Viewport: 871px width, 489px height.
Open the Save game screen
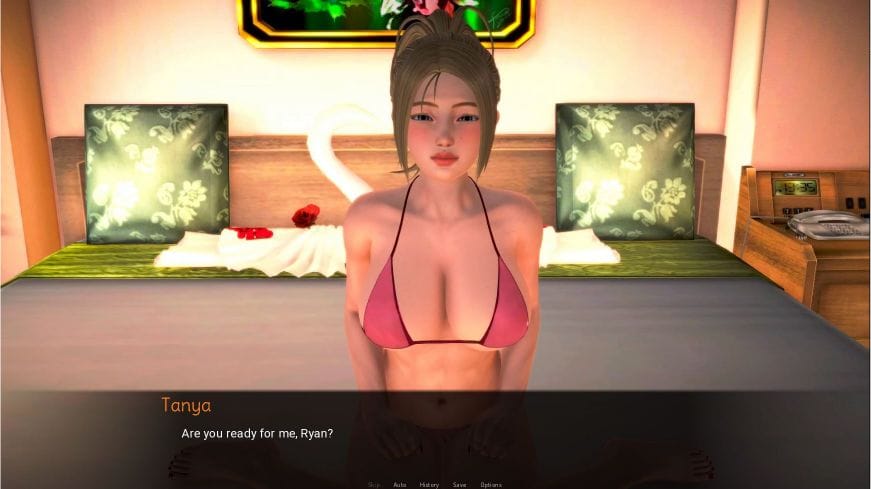pos(459,484)
